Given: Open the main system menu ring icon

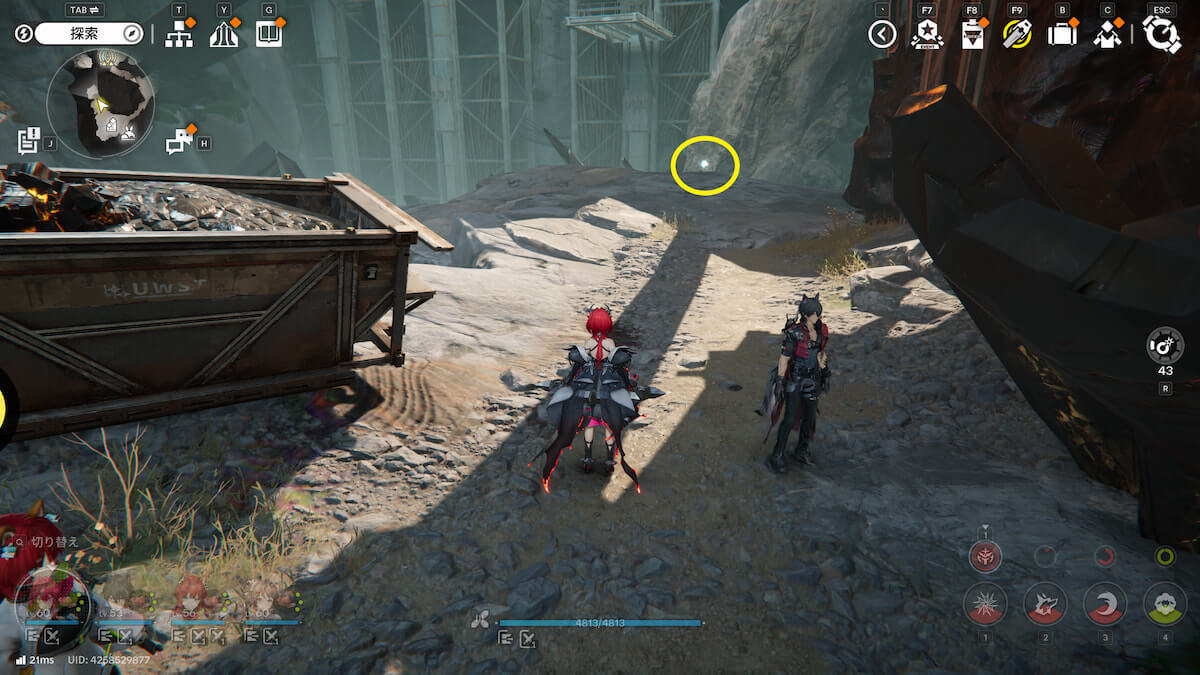Looking at the screenshot, I should pos(1162,35).
